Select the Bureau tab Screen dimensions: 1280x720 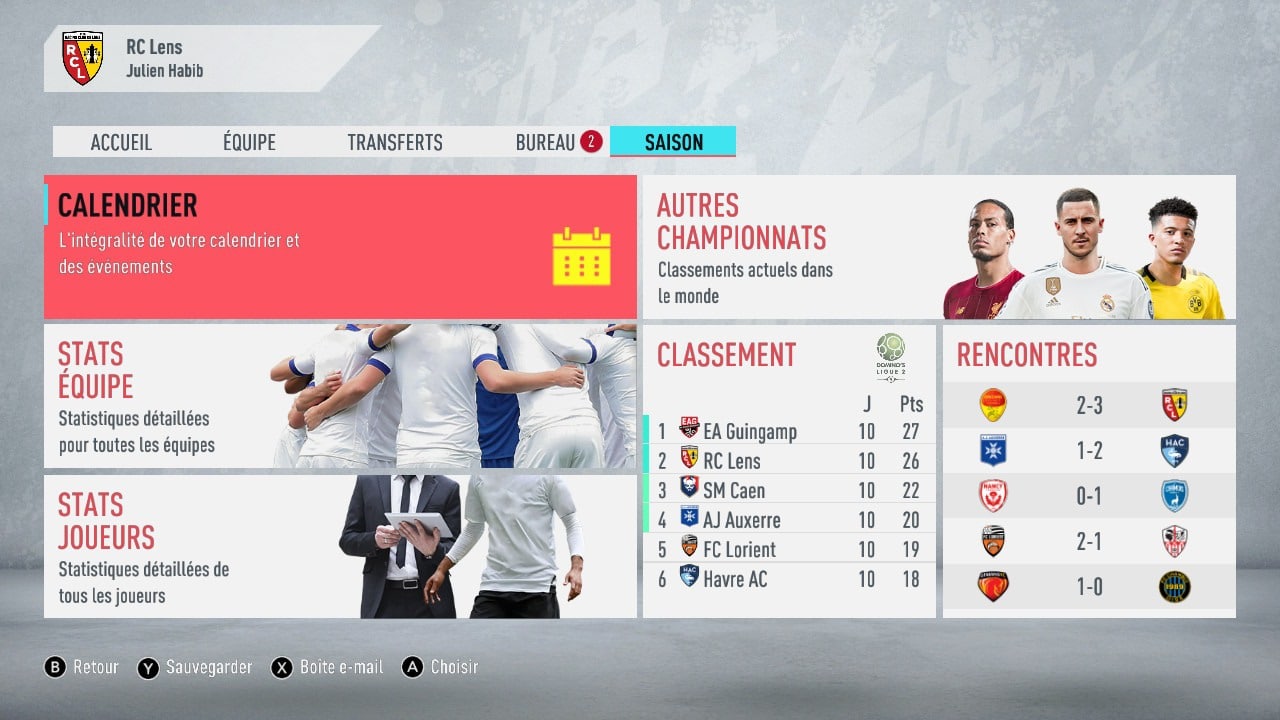[x=546, y=142]
